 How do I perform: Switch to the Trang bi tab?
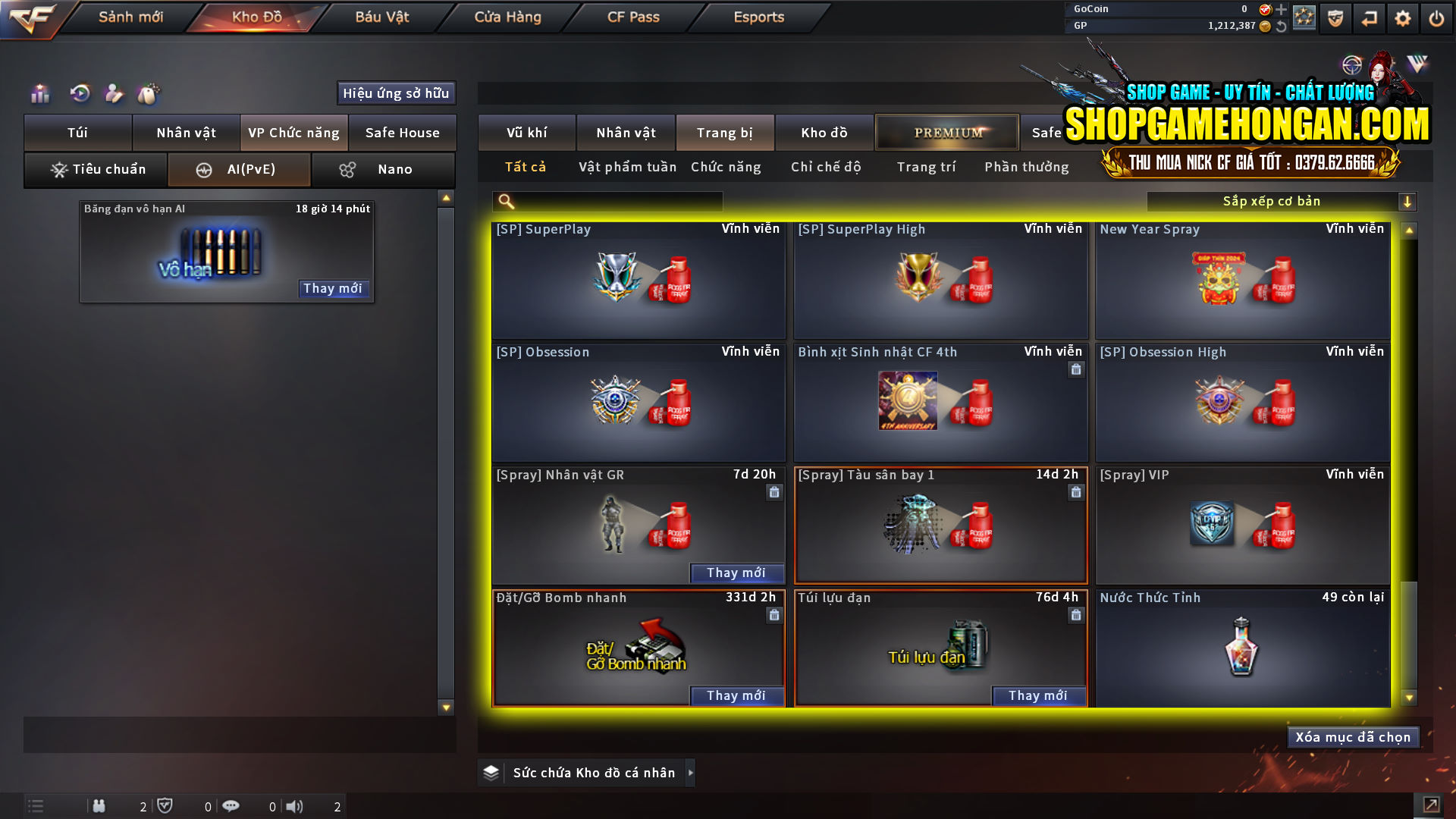[x=724, y=132]
